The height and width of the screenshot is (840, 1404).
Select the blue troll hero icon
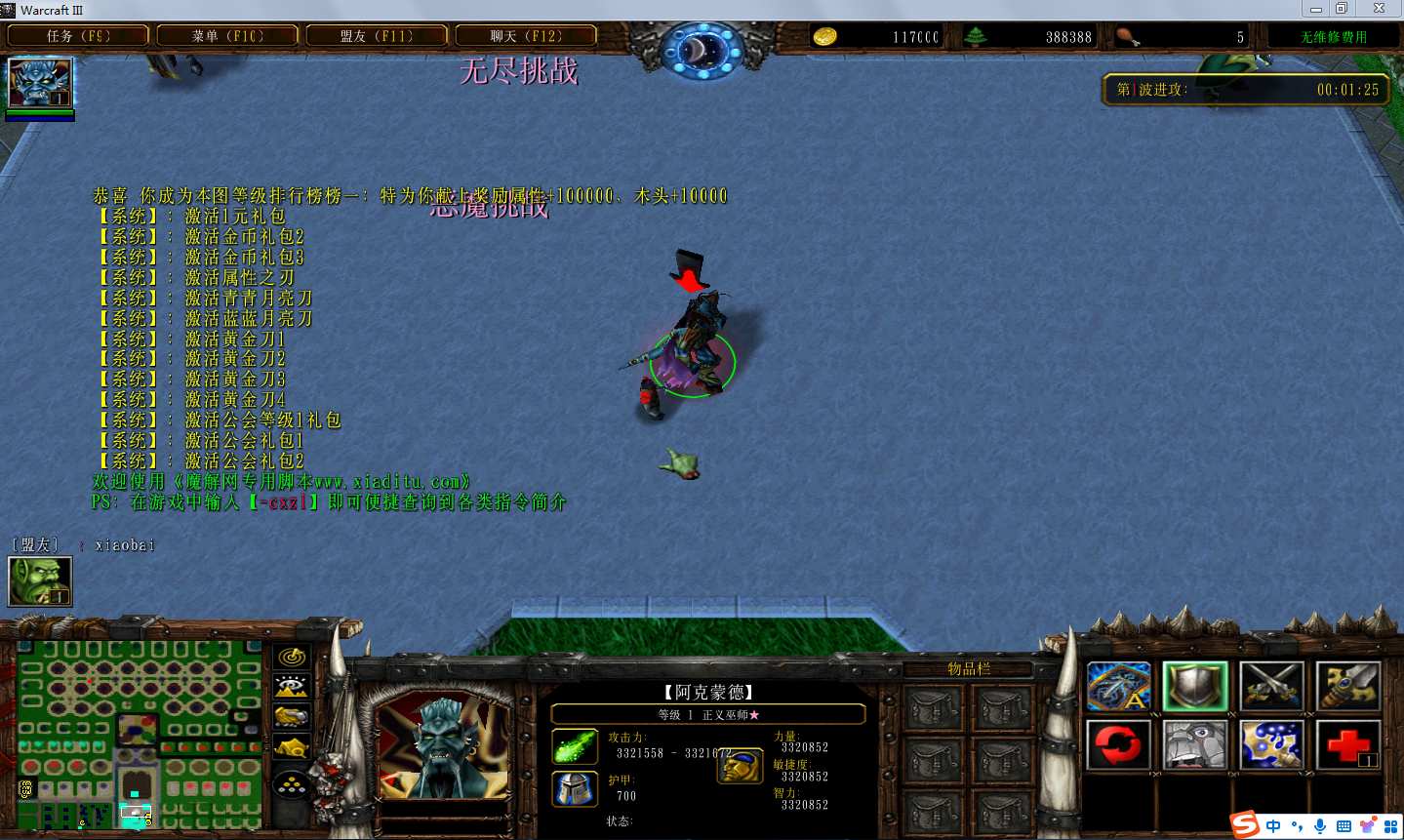[40, 83]
